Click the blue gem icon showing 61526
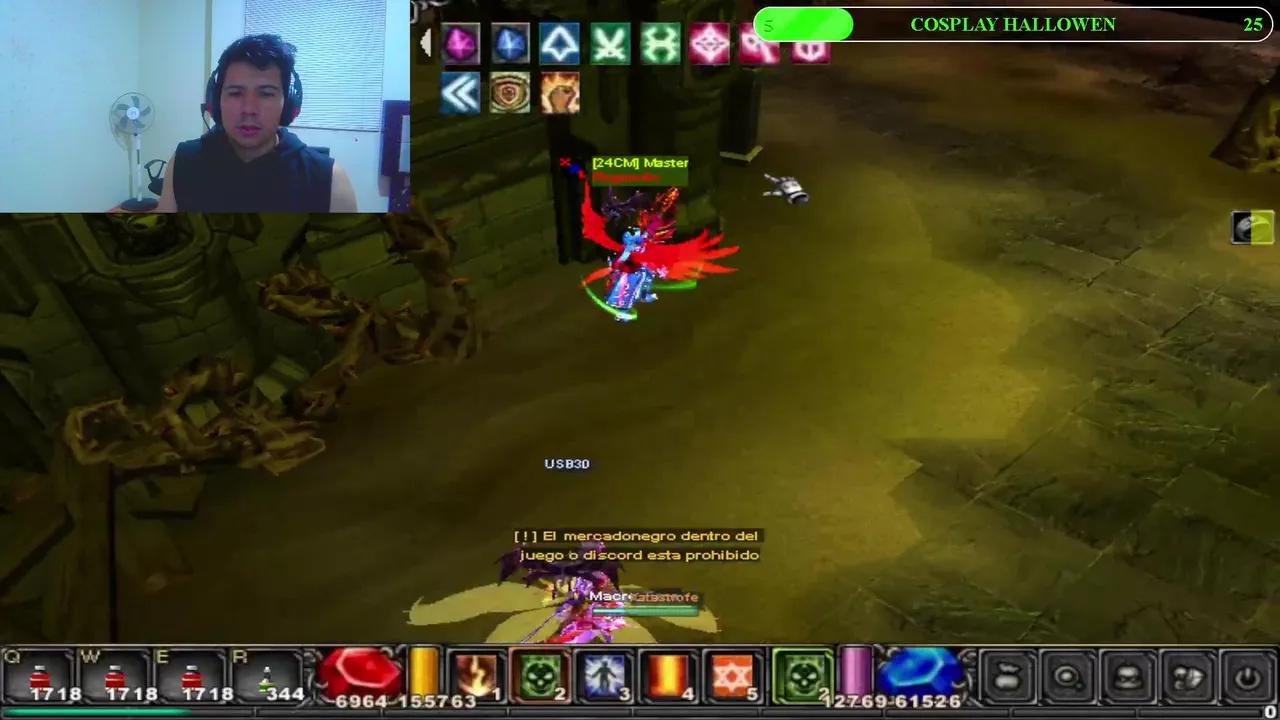The width and height of the screenshot is (1280, 720). point(920,675)
